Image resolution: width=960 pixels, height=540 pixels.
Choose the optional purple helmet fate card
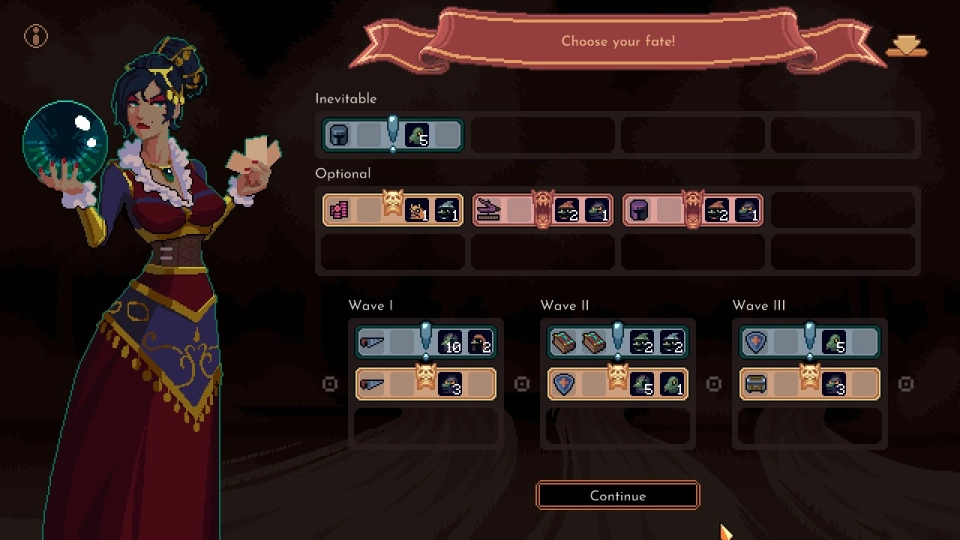(693, 210)
